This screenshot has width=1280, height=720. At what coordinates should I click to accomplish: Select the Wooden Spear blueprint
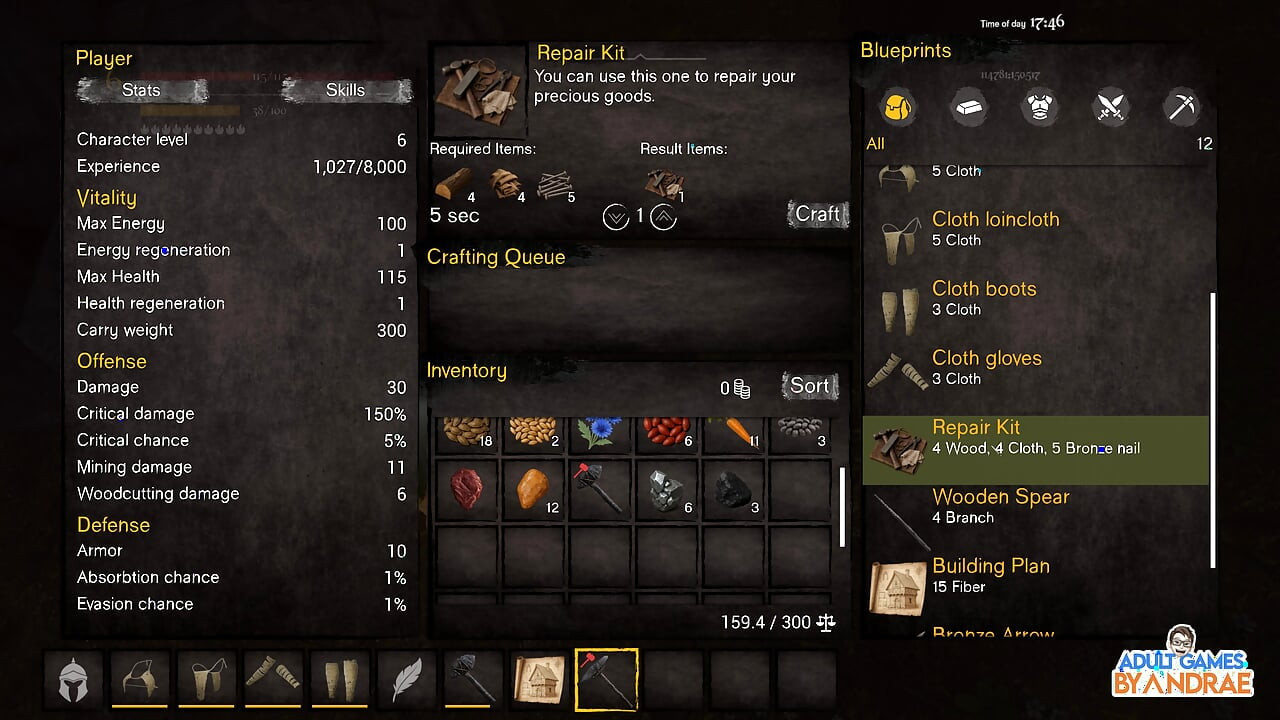[1000, 506]
